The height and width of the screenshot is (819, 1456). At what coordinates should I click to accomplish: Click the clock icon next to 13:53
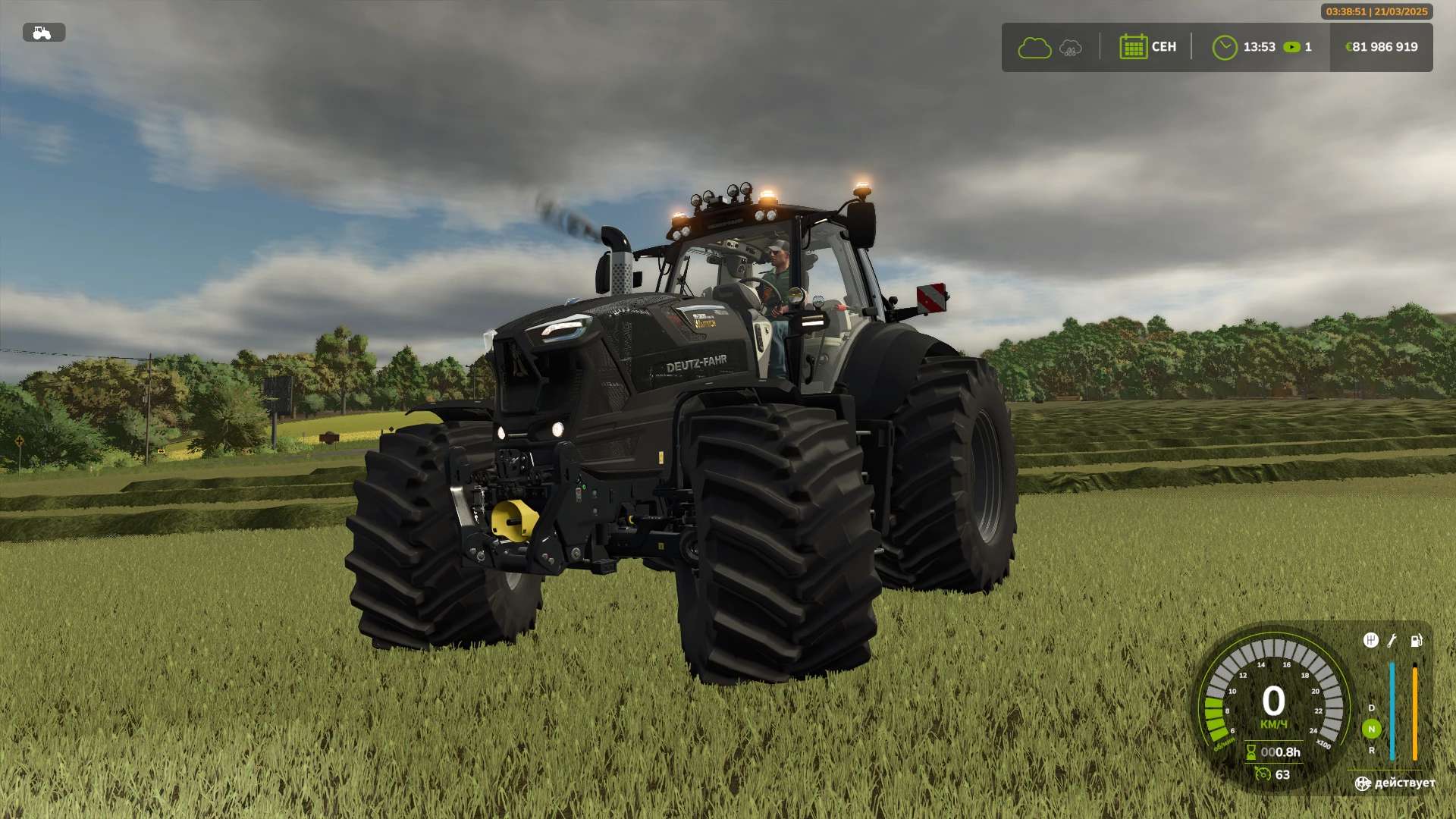click(x=1226, y=47)
